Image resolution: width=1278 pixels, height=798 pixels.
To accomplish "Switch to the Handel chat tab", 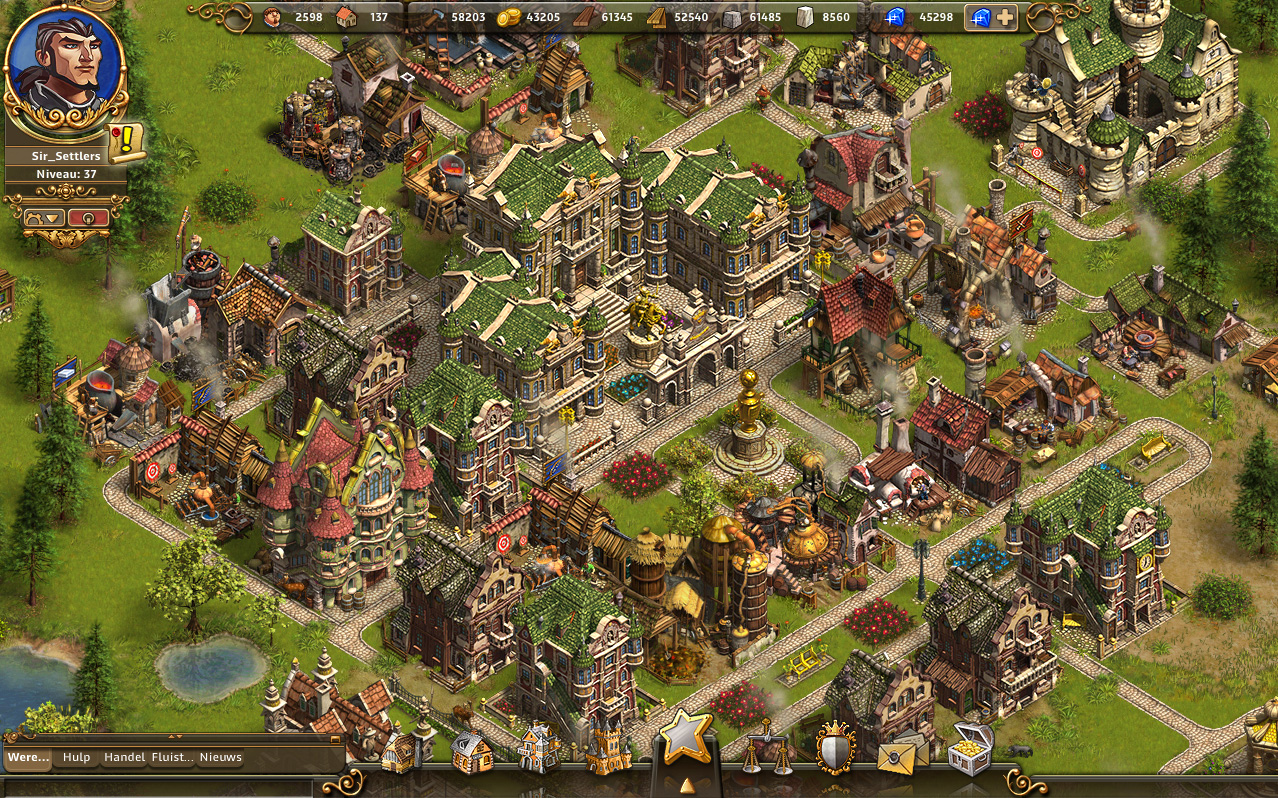I will pyautogui.click(x=125, y=758).
